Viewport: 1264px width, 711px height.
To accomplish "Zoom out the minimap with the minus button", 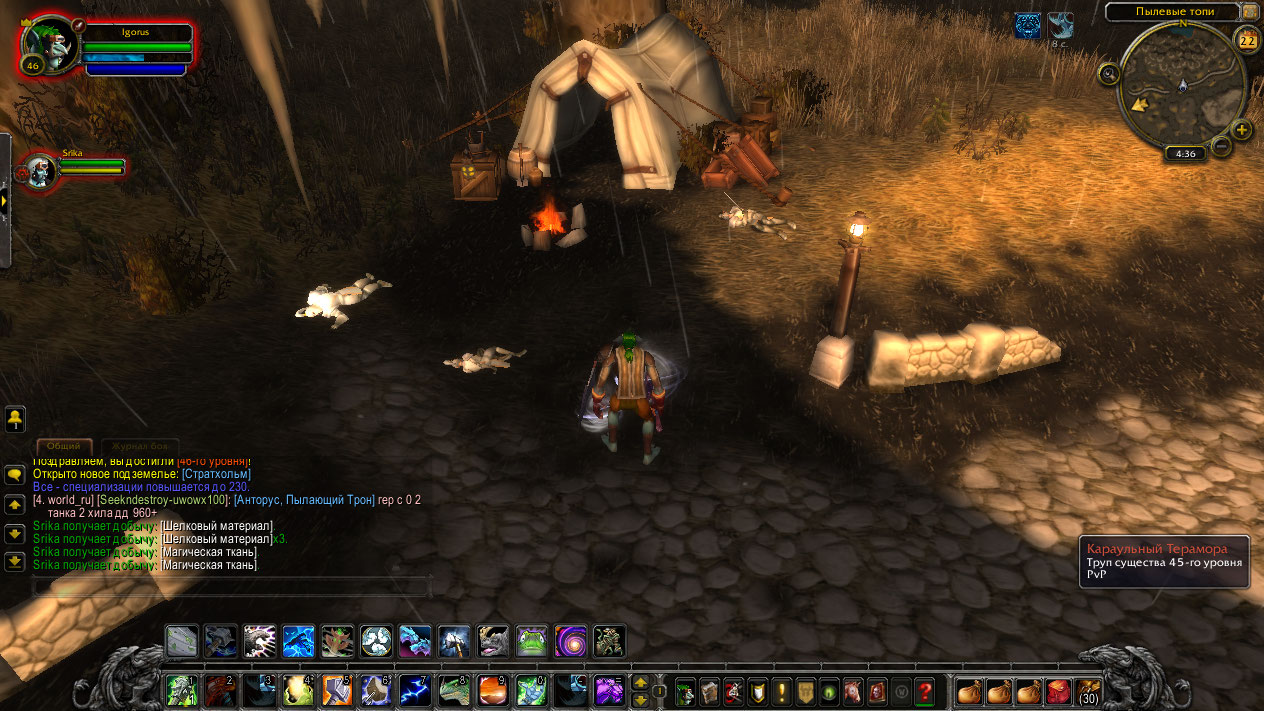I will tap(1221, 146).
